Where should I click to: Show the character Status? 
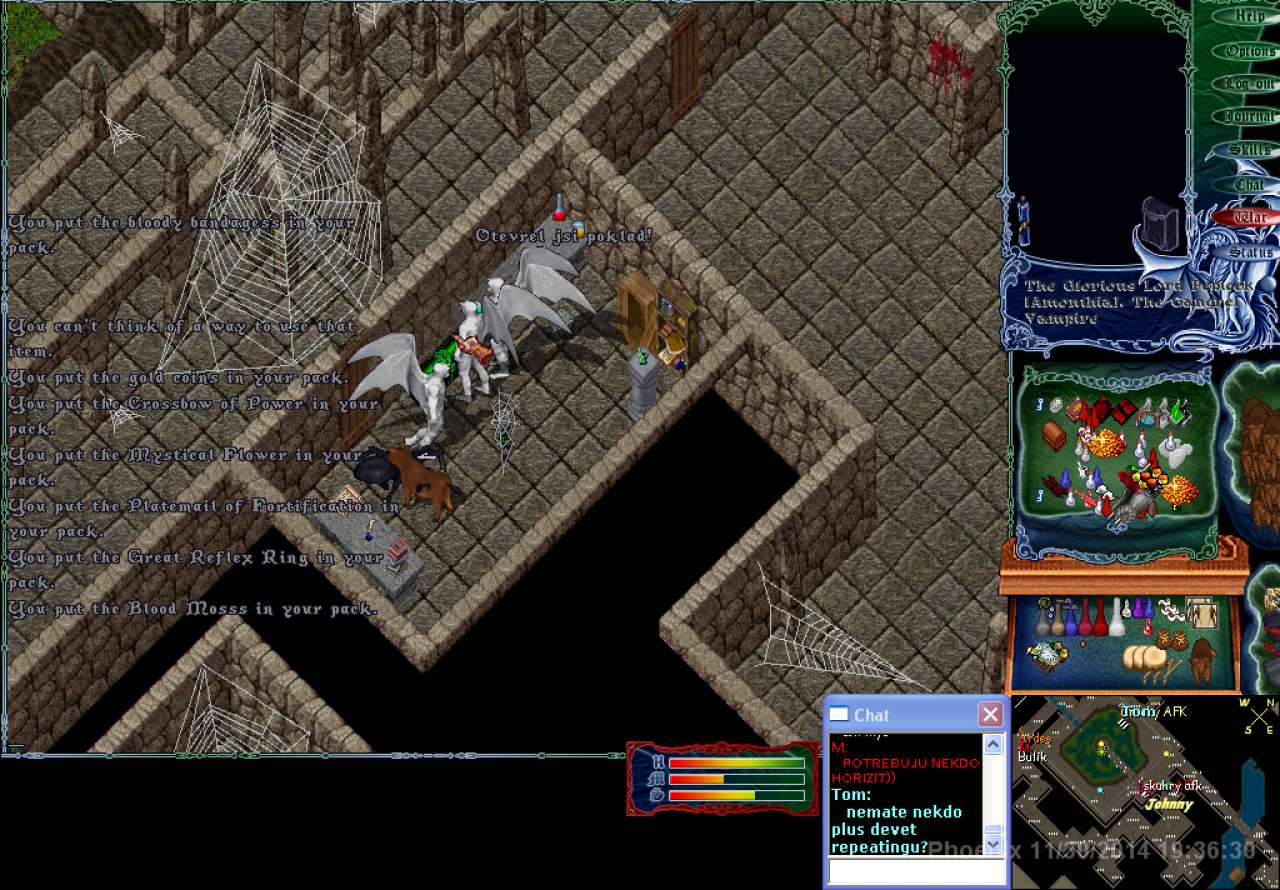coord(1249,252)
